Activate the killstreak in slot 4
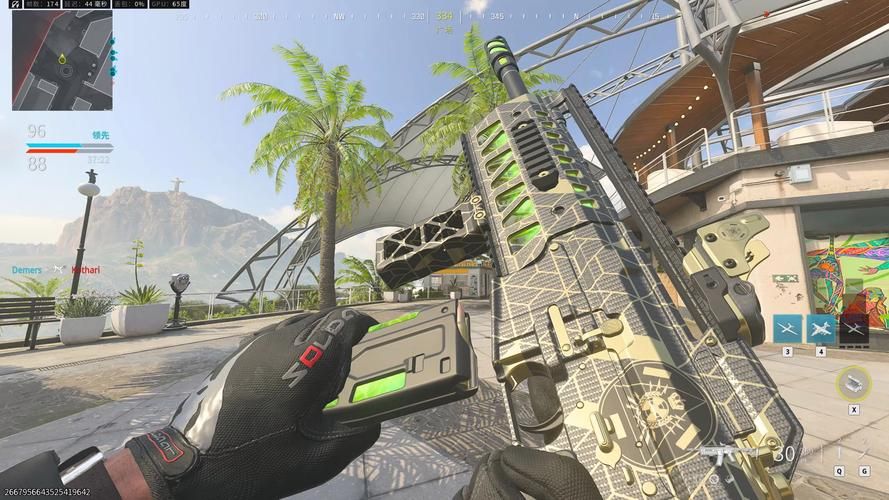 [821, 329]
